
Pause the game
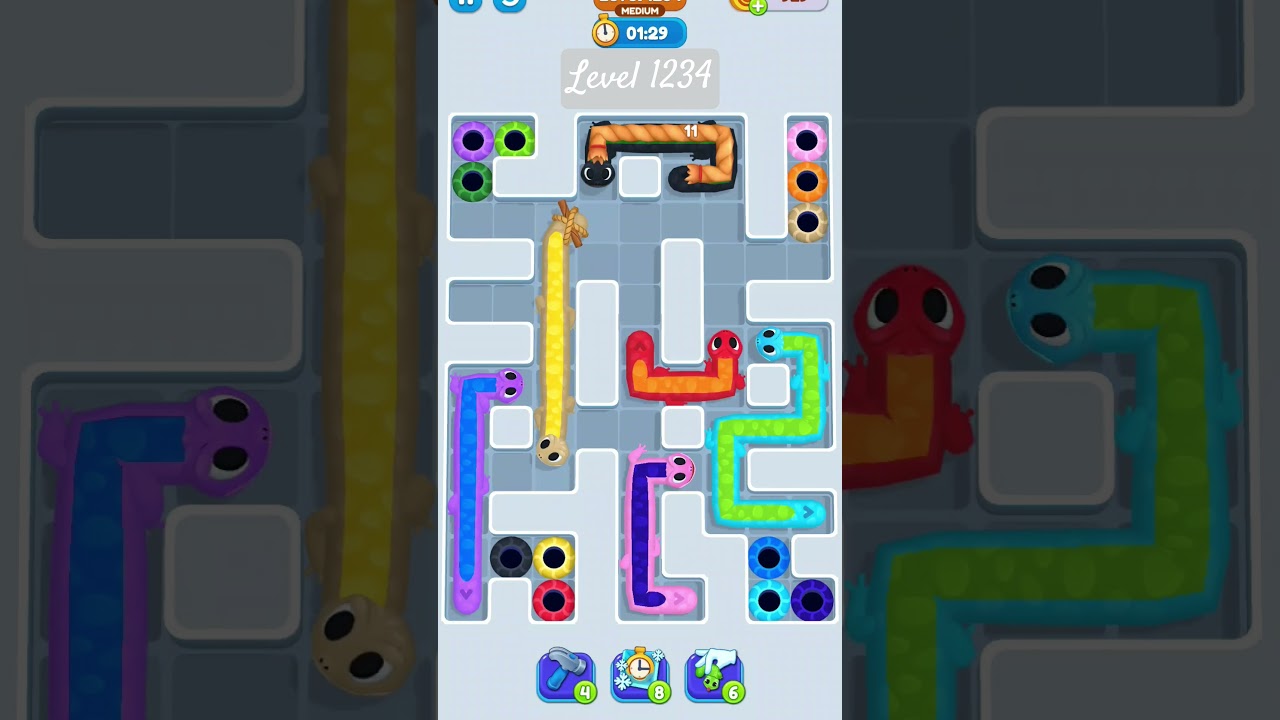click(464, 2)
